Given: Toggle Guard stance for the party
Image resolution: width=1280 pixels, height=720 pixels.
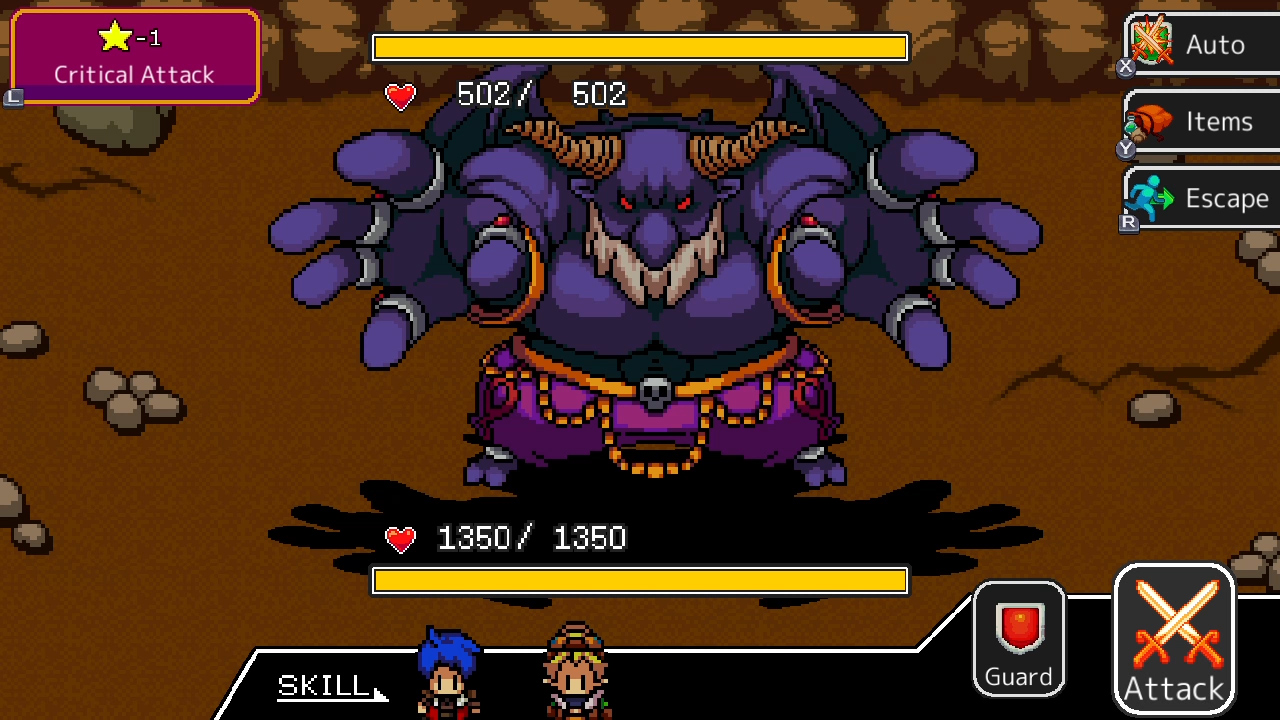Looking at the screenshot, I should 1018,638.
